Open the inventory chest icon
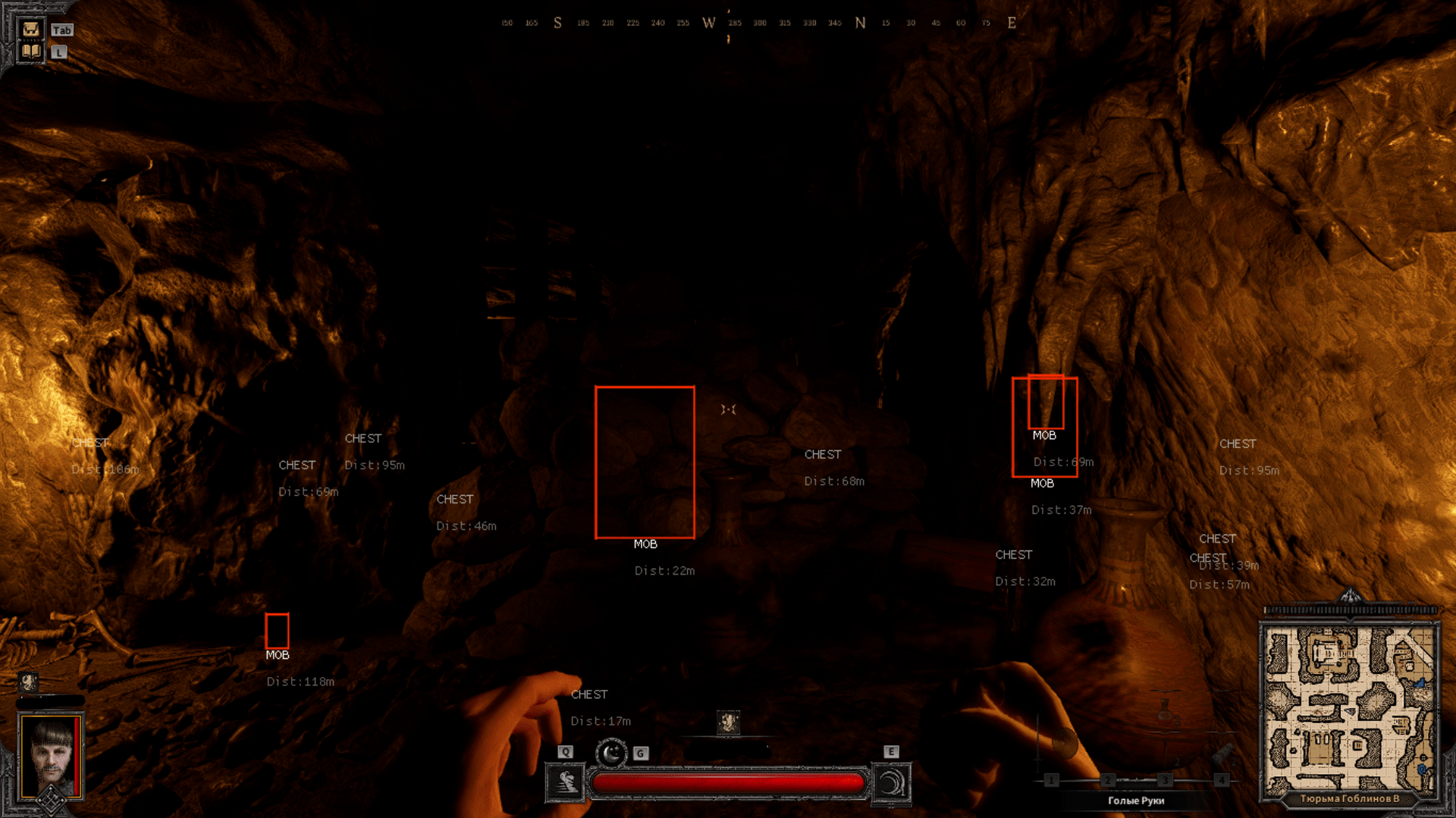The width and height of the screenshot is (1456, 818). (x=31, y=30)
